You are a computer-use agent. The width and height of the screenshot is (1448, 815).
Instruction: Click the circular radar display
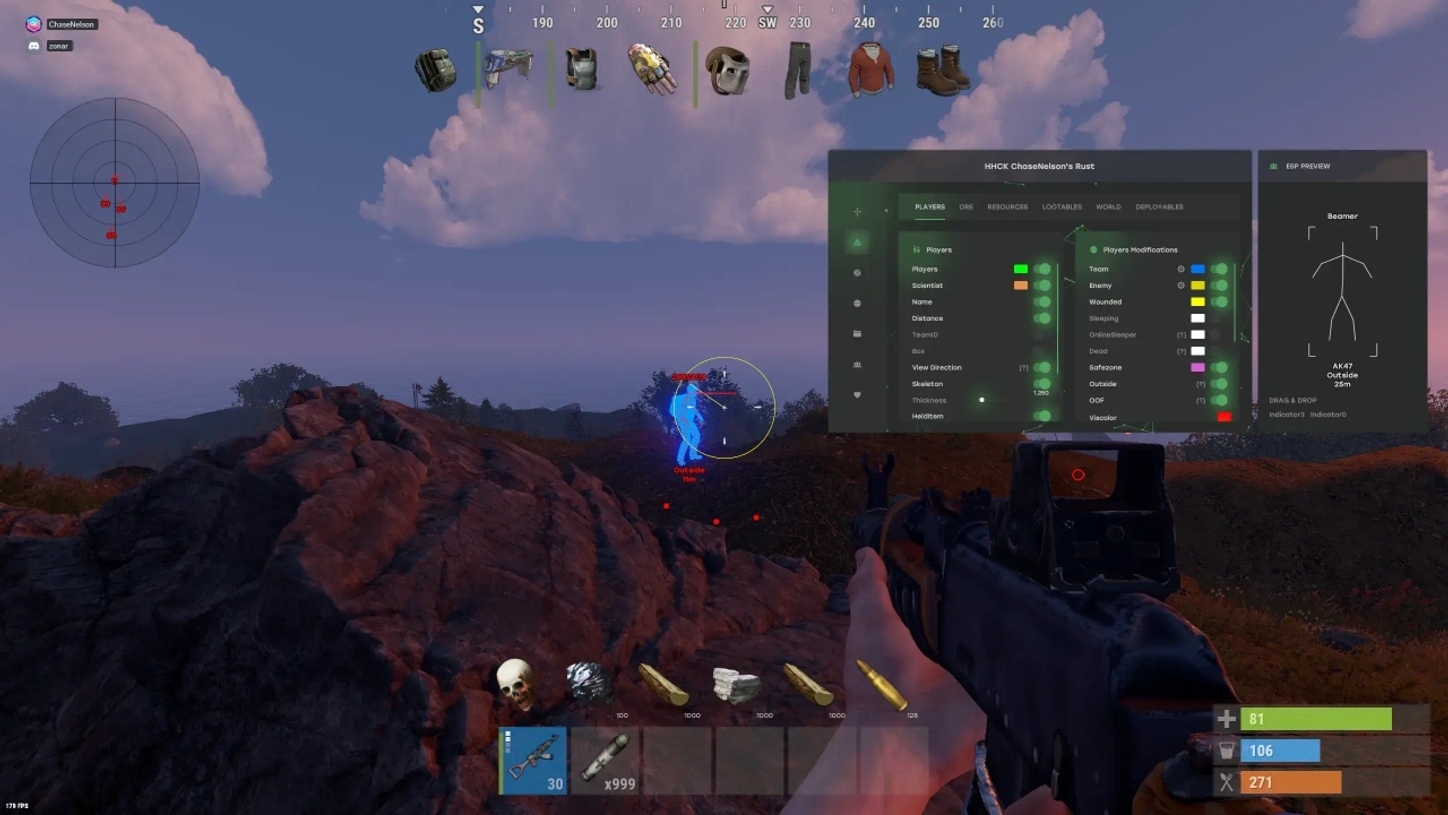(115, 183)
